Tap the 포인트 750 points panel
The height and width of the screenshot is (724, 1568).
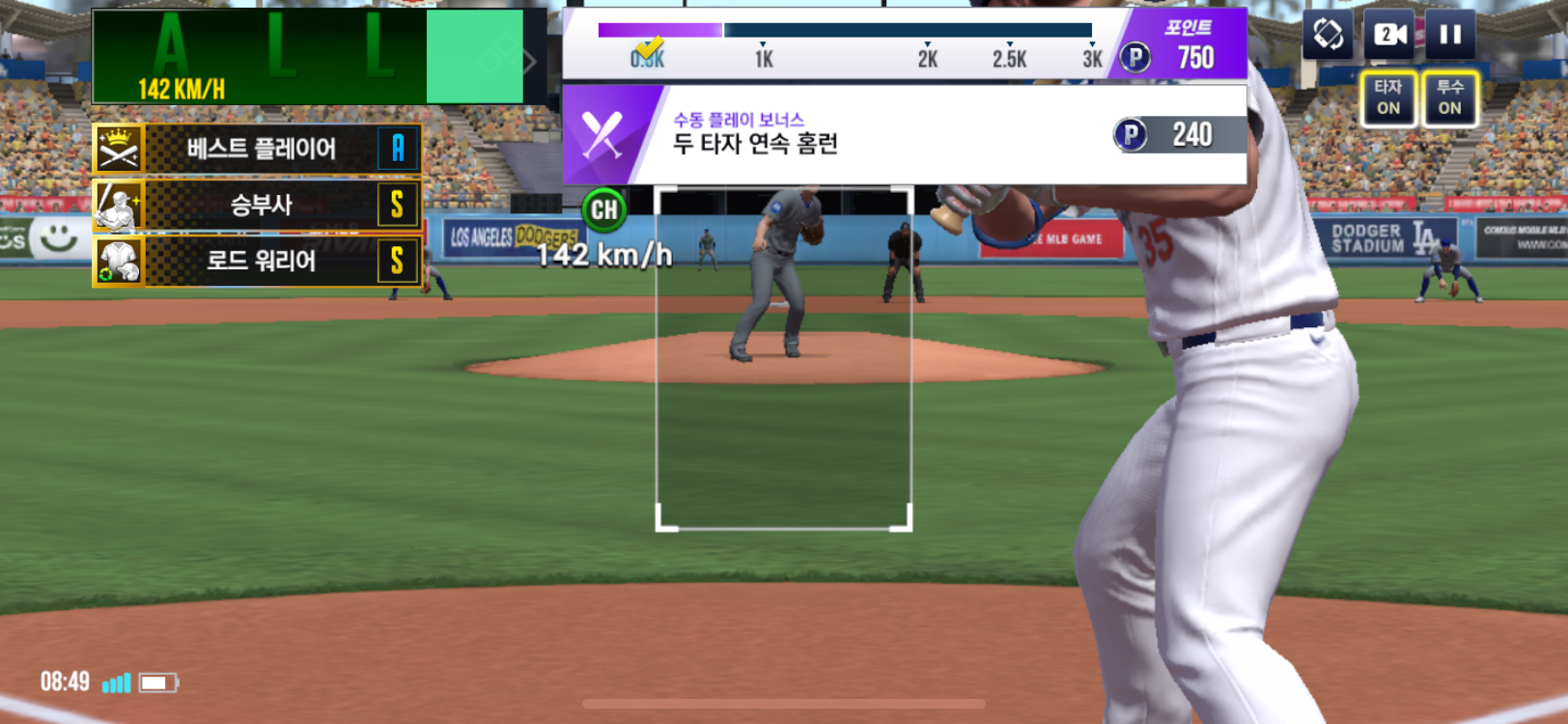[x=1185, y=45]
